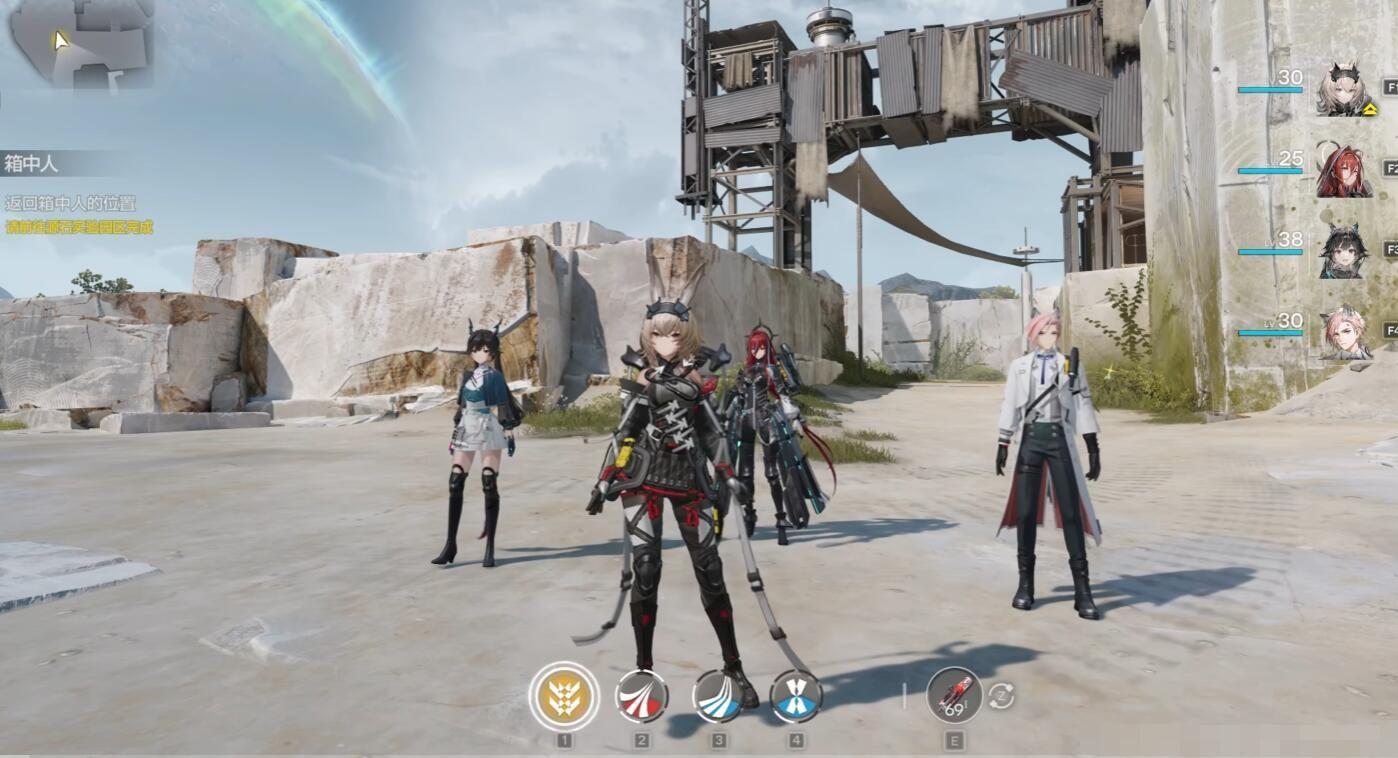The height and width of the screenshot is (758, 1398).
Task: Switch to the level 30 blonde horned operator
Action: pos(1346,90)
